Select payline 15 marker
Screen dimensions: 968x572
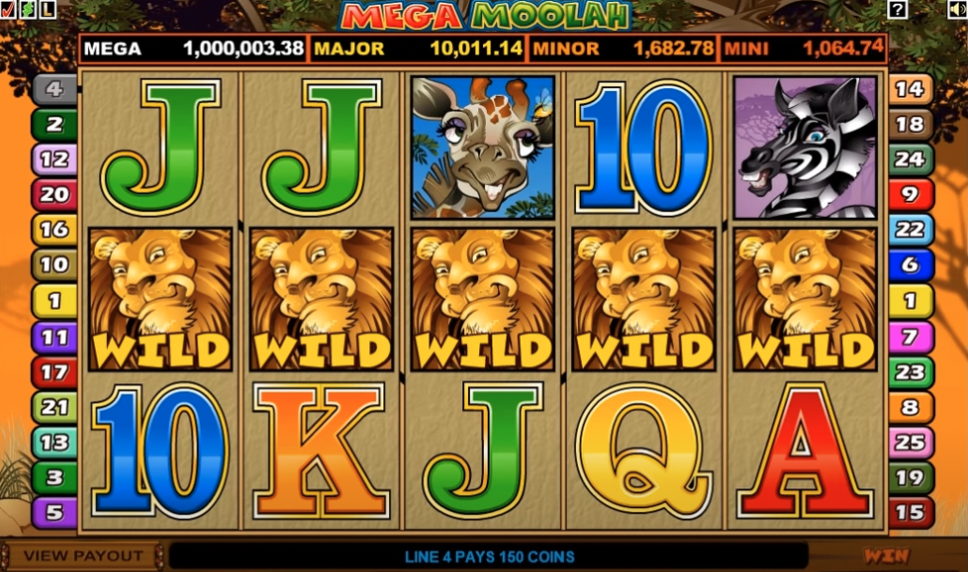[x=910, y=512]
